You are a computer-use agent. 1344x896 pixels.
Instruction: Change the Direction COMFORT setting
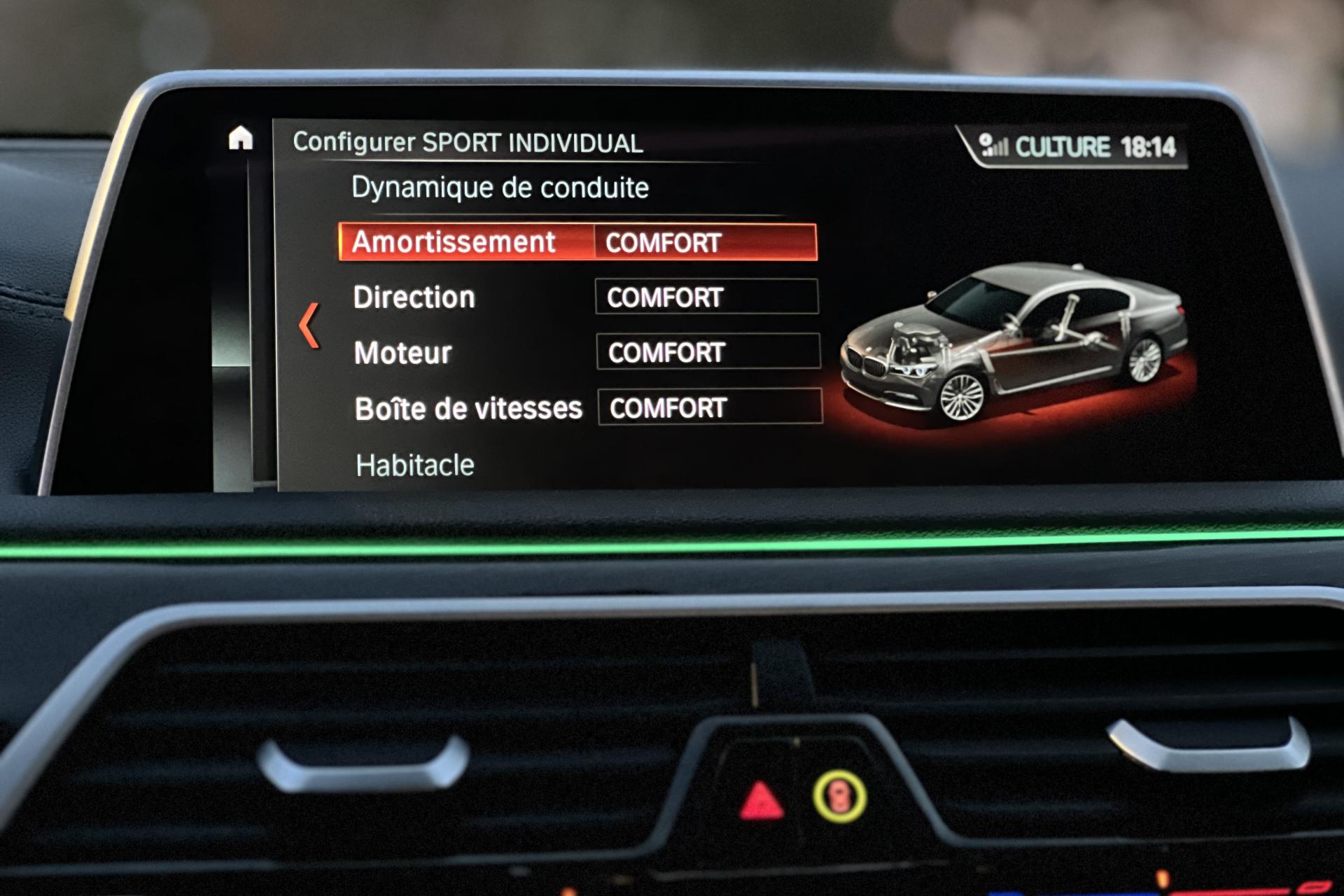(706, 297)
